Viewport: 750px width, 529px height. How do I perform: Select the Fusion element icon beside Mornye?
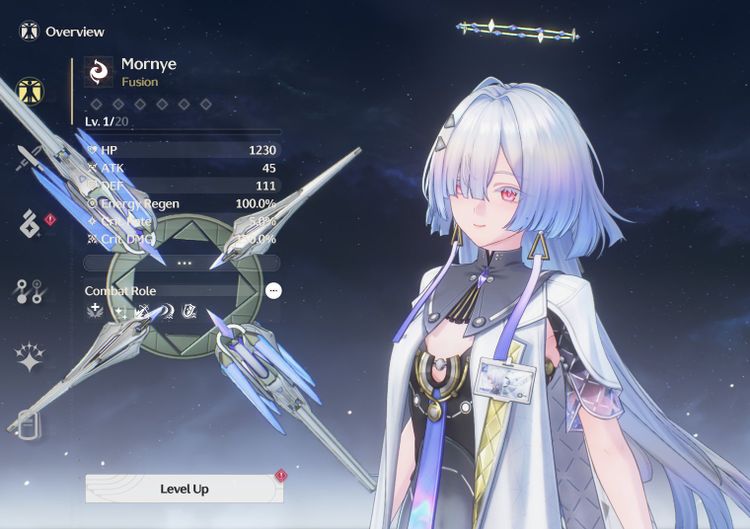99,72
